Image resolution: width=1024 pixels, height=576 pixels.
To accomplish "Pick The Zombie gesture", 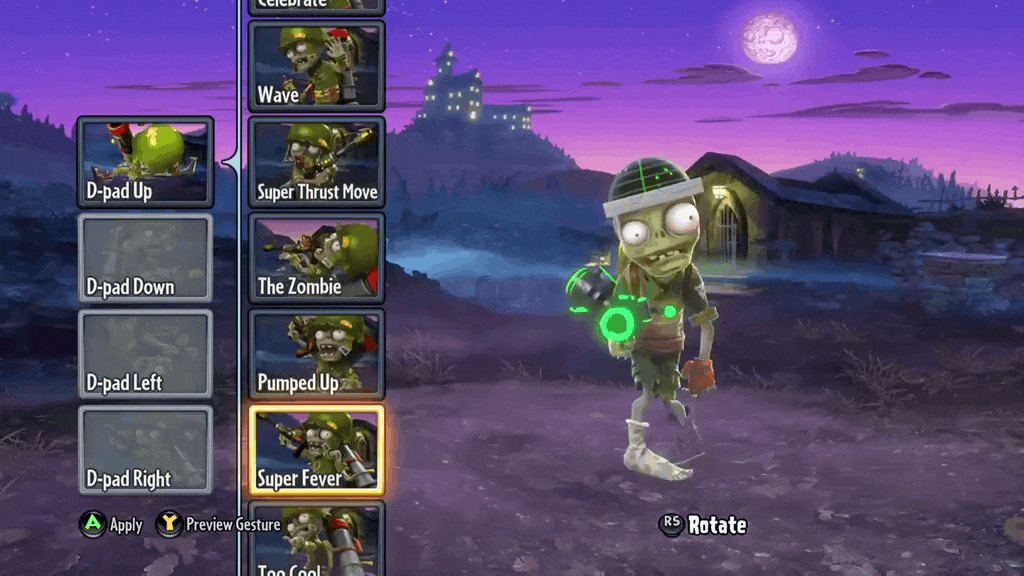I will pyautogui.click(x=316, y=258).
